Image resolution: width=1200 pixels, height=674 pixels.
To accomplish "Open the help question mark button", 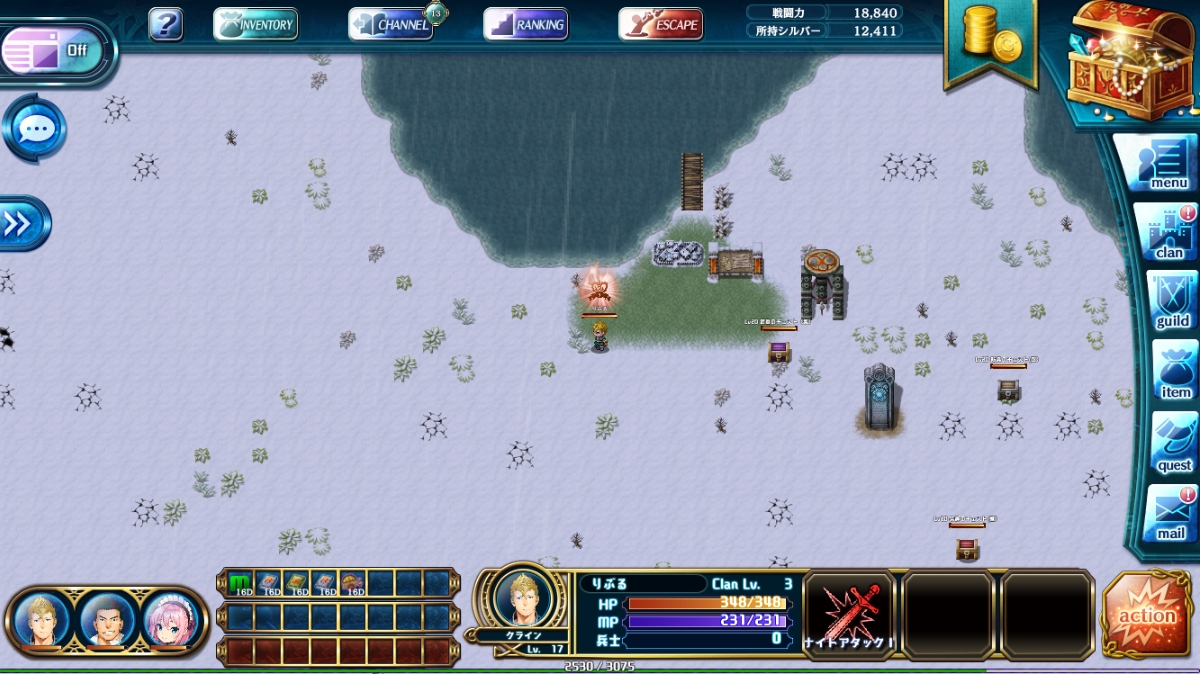I will pyautogui.click(x=166, y=24).
